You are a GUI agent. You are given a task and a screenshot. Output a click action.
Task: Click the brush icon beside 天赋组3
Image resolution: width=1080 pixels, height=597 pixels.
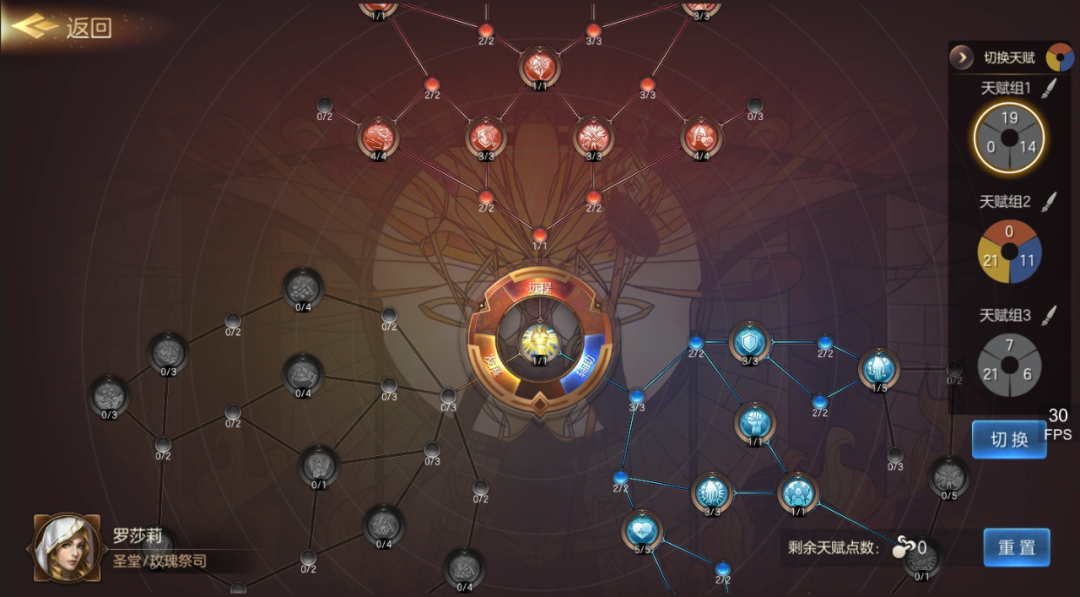(1048, 316)
